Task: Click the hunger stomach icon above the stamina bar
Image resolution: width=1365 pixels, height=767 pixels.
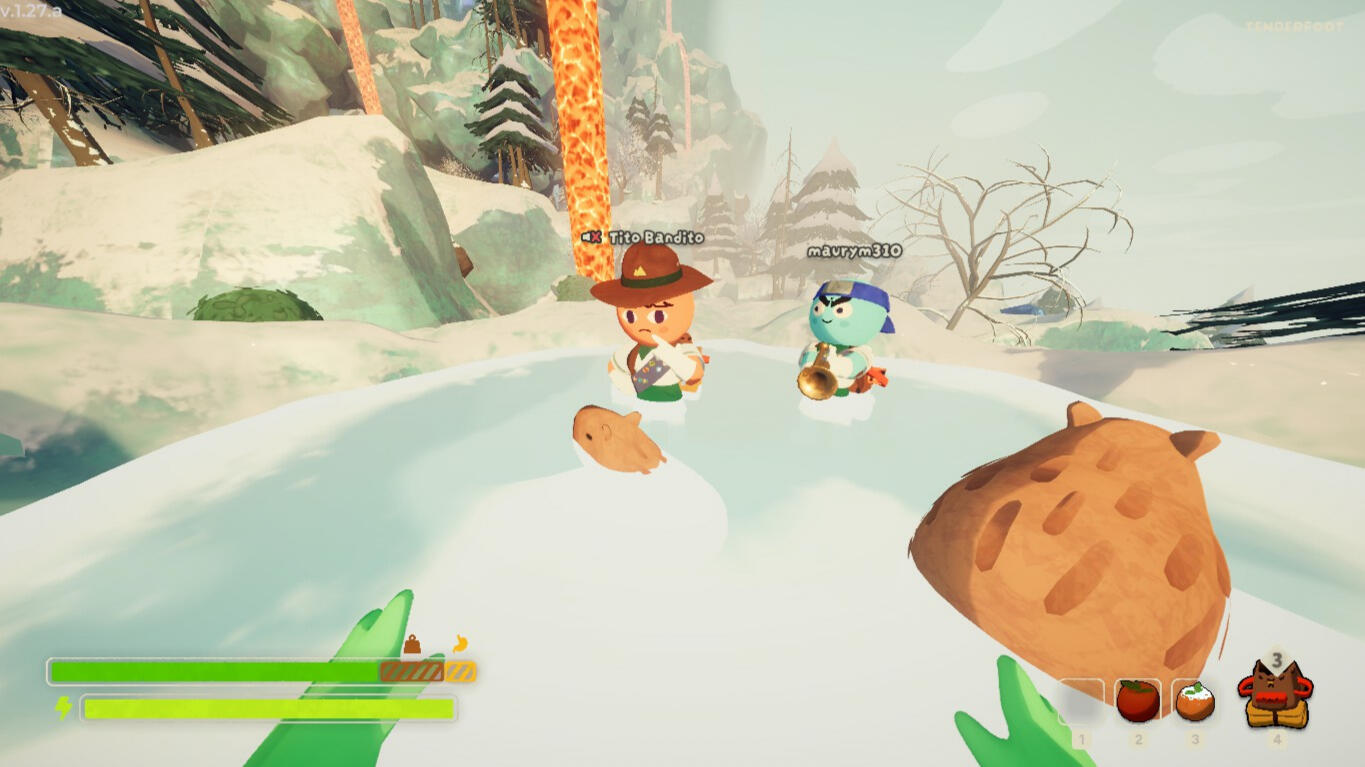Action: coord(460,644)
